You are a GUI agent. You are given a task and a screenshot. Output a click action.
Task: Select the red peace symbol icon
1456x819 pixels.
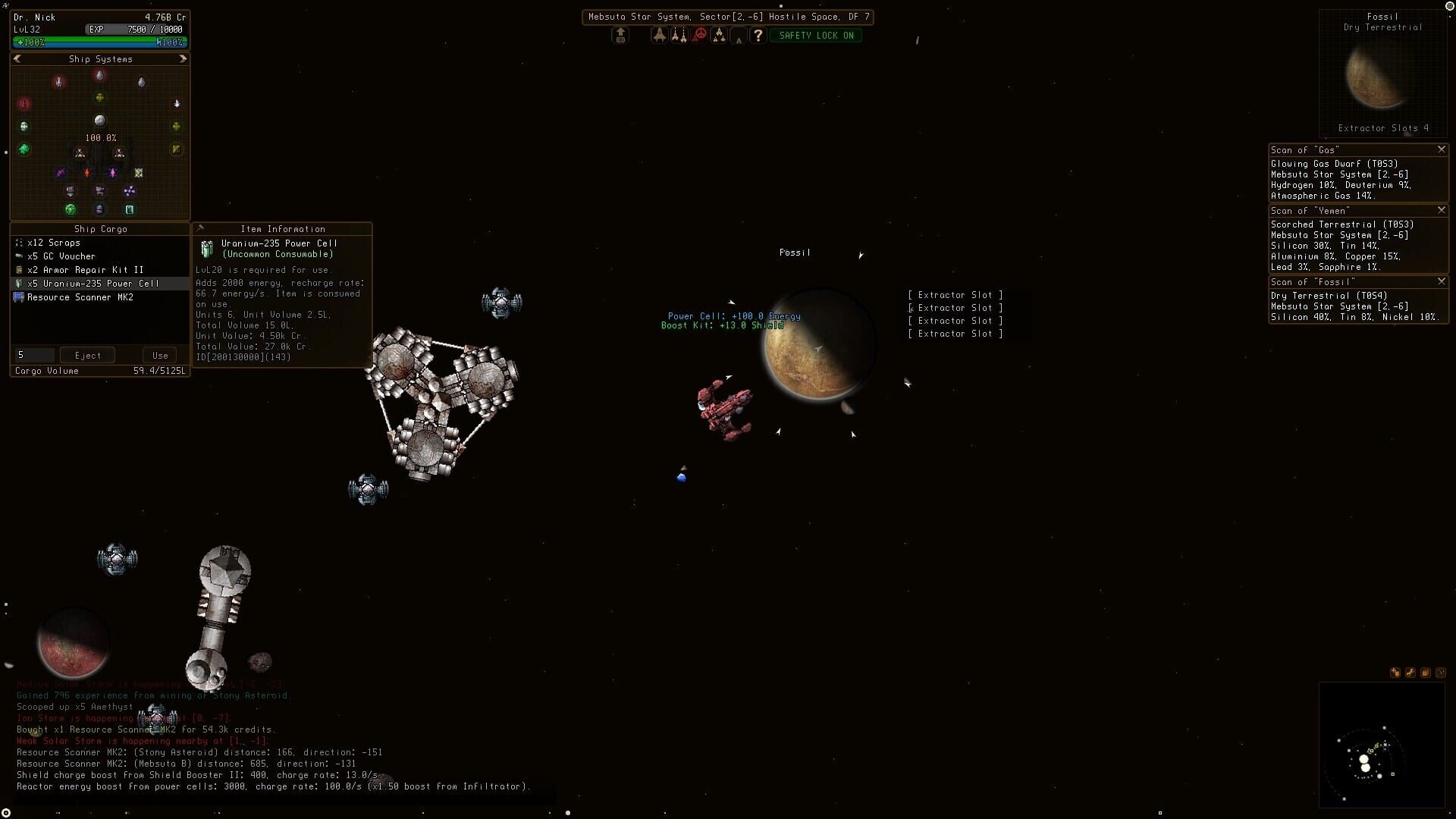[699, 35]
